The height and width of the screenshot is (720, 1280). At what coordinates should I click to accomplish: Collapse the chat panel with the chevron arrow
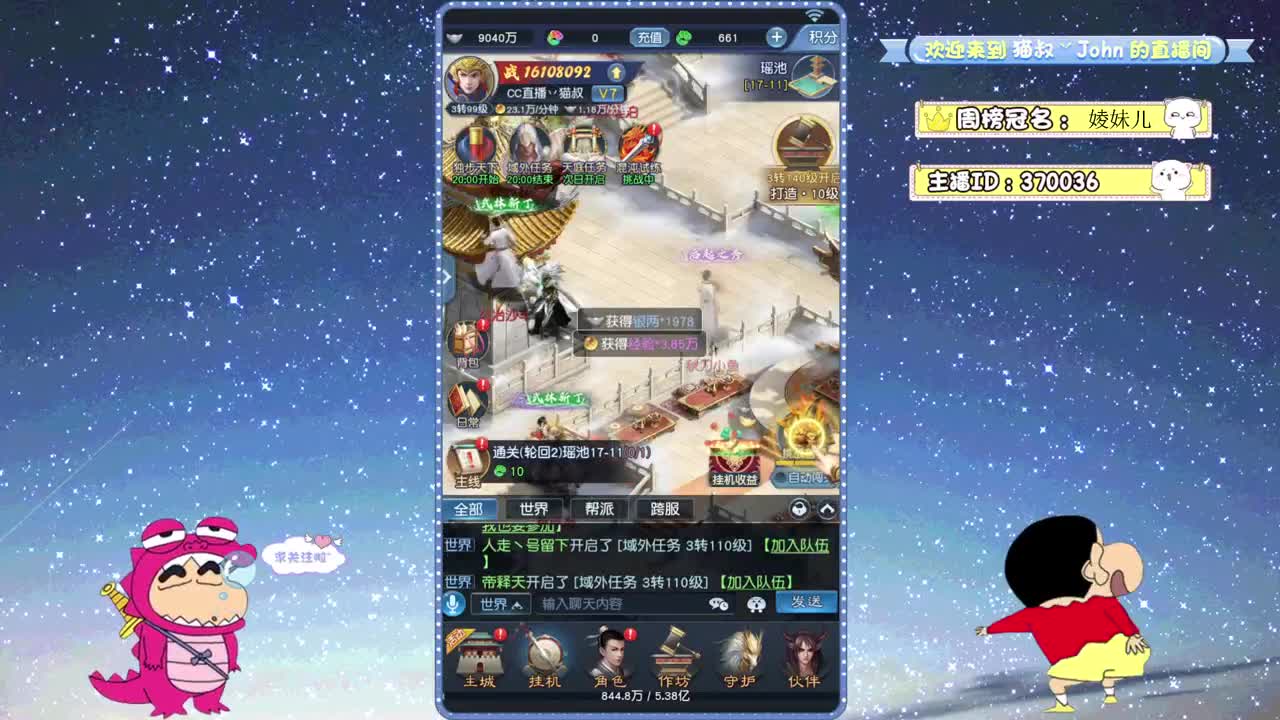[x=825, y=507]
